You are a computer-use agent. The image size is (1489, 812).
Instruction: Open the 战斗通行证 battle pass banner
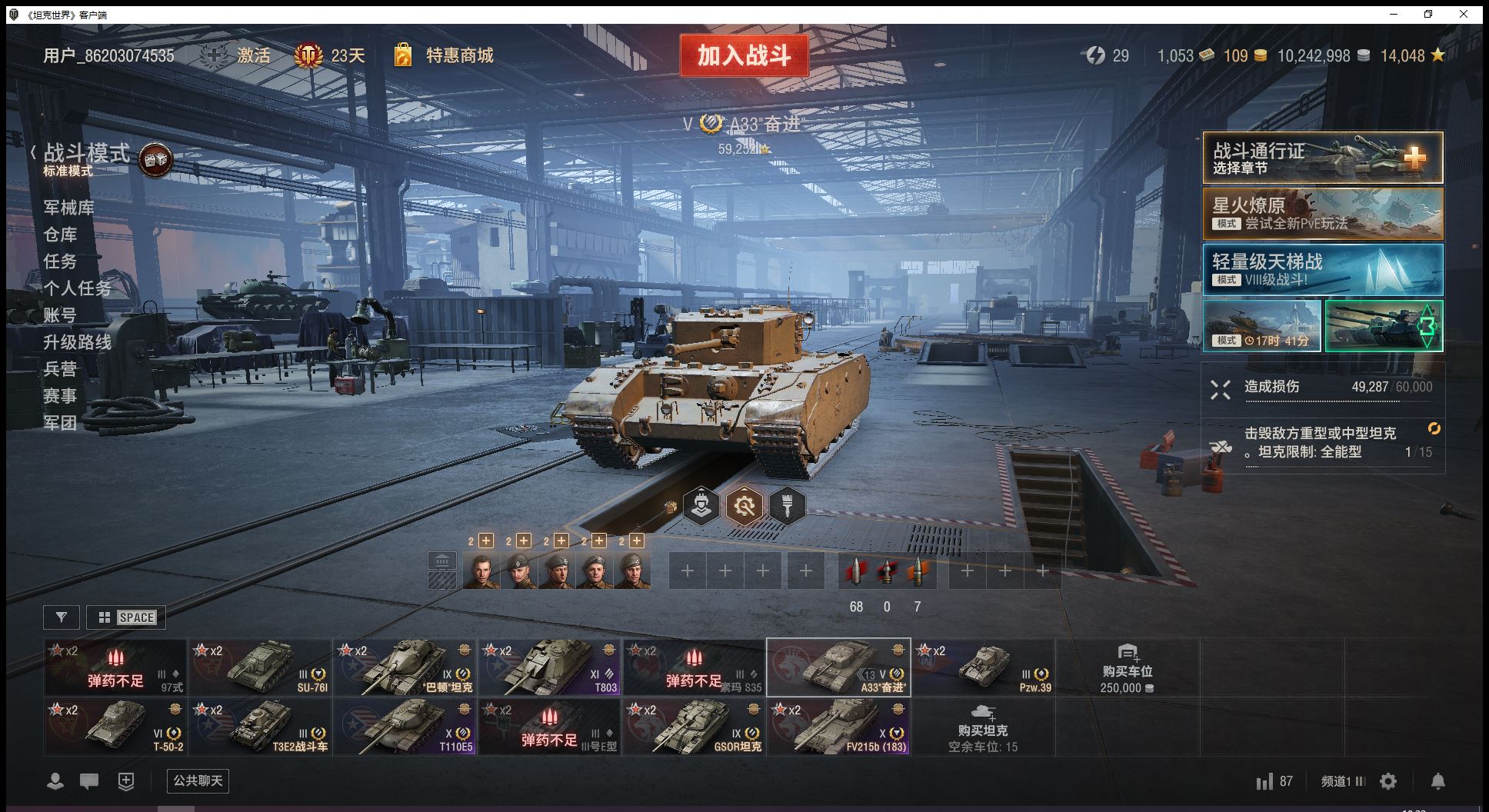point(1322,158)
